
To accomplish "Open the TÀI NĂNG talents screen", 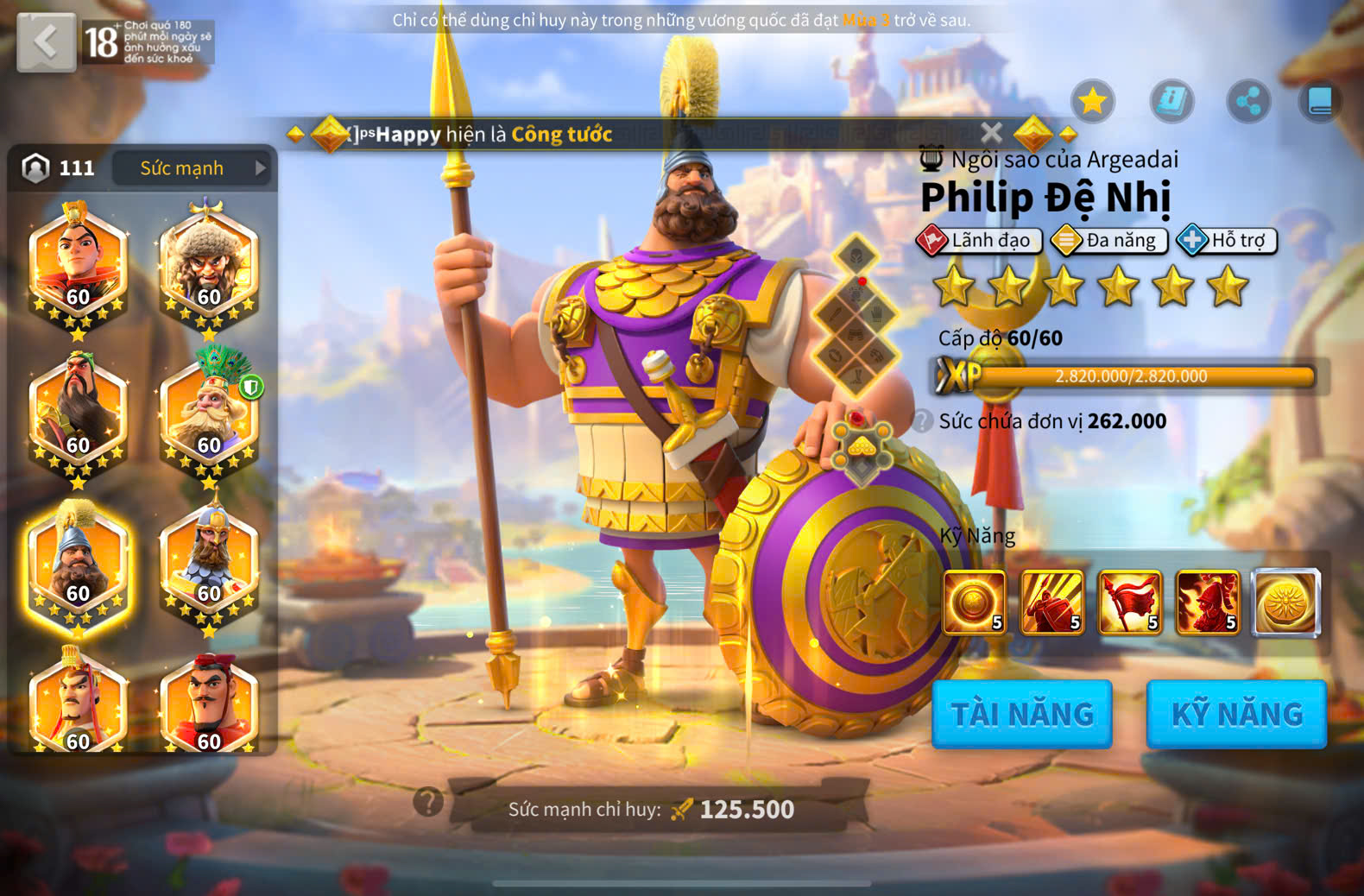I will coord(1022,714).
